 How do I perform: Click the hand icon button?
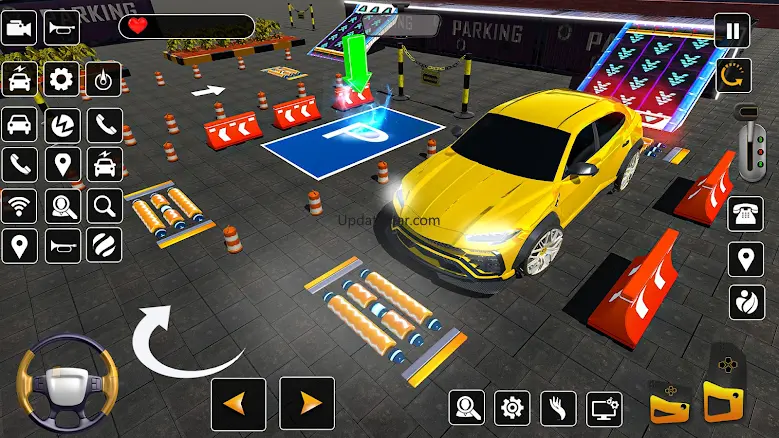(558, 407)
